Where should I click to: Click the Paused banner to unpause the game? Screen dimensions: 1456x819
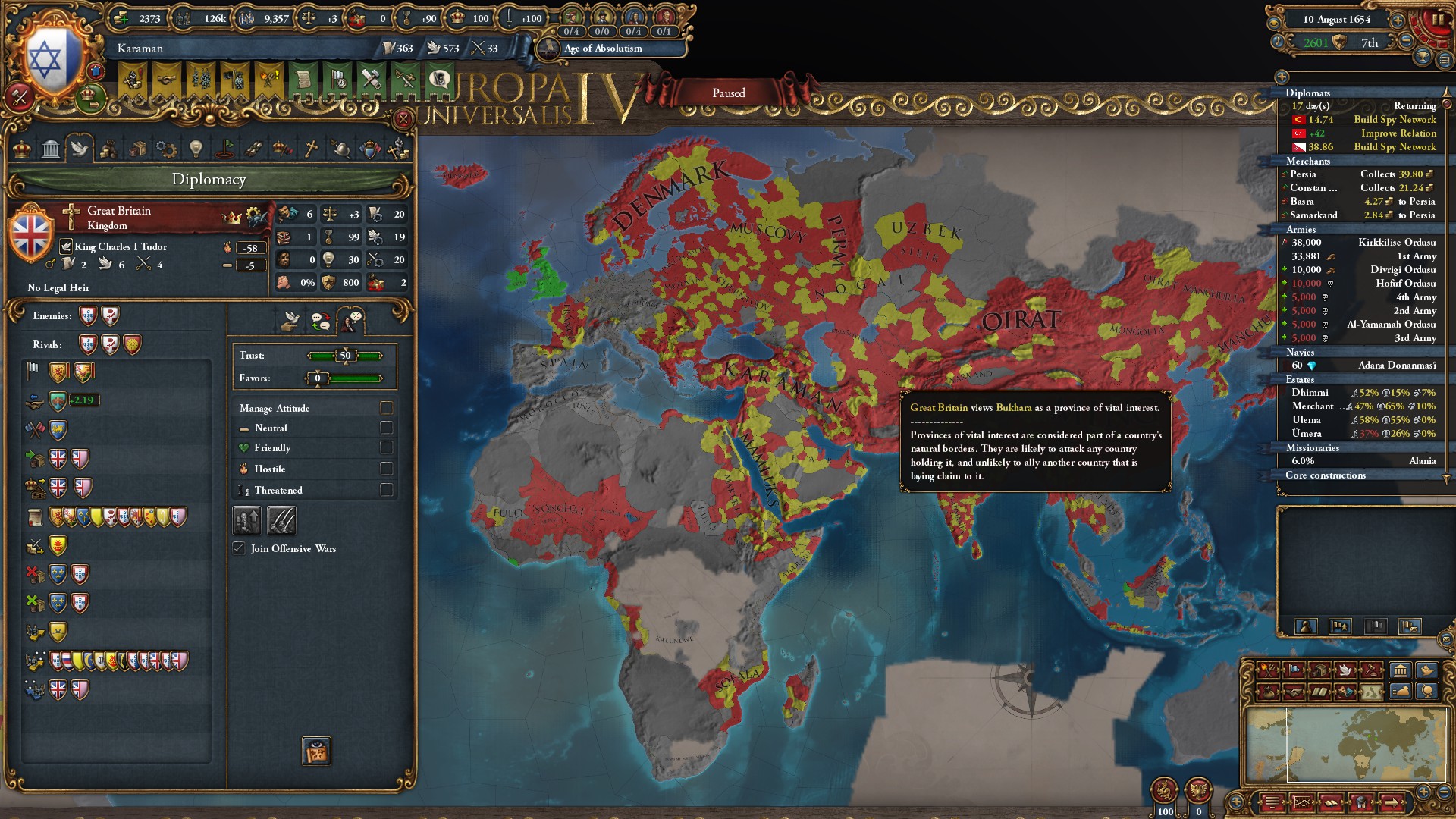click(x=730, y=93)
